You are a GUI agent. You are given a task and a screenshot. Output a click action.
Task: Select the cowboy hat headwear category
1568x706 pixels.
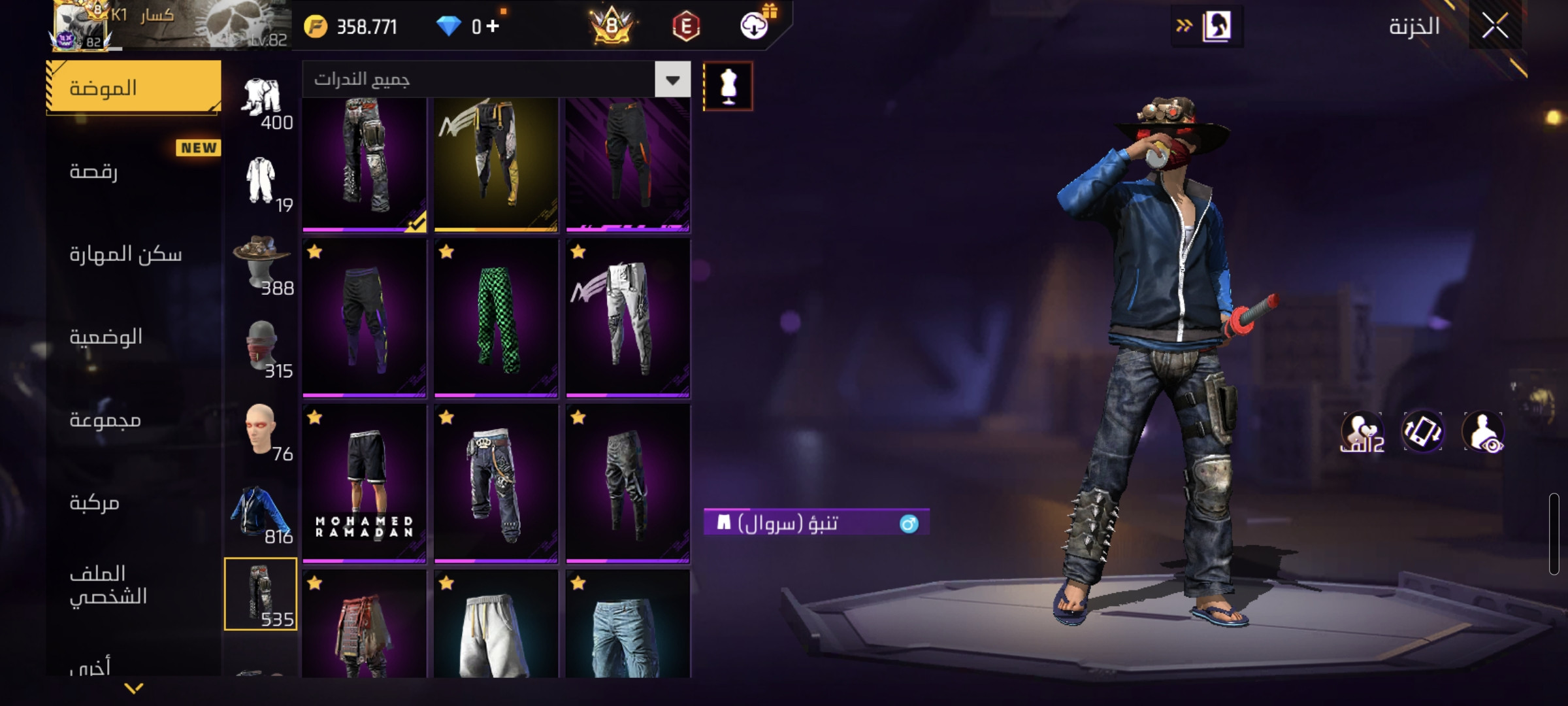(x=261, y=263)
